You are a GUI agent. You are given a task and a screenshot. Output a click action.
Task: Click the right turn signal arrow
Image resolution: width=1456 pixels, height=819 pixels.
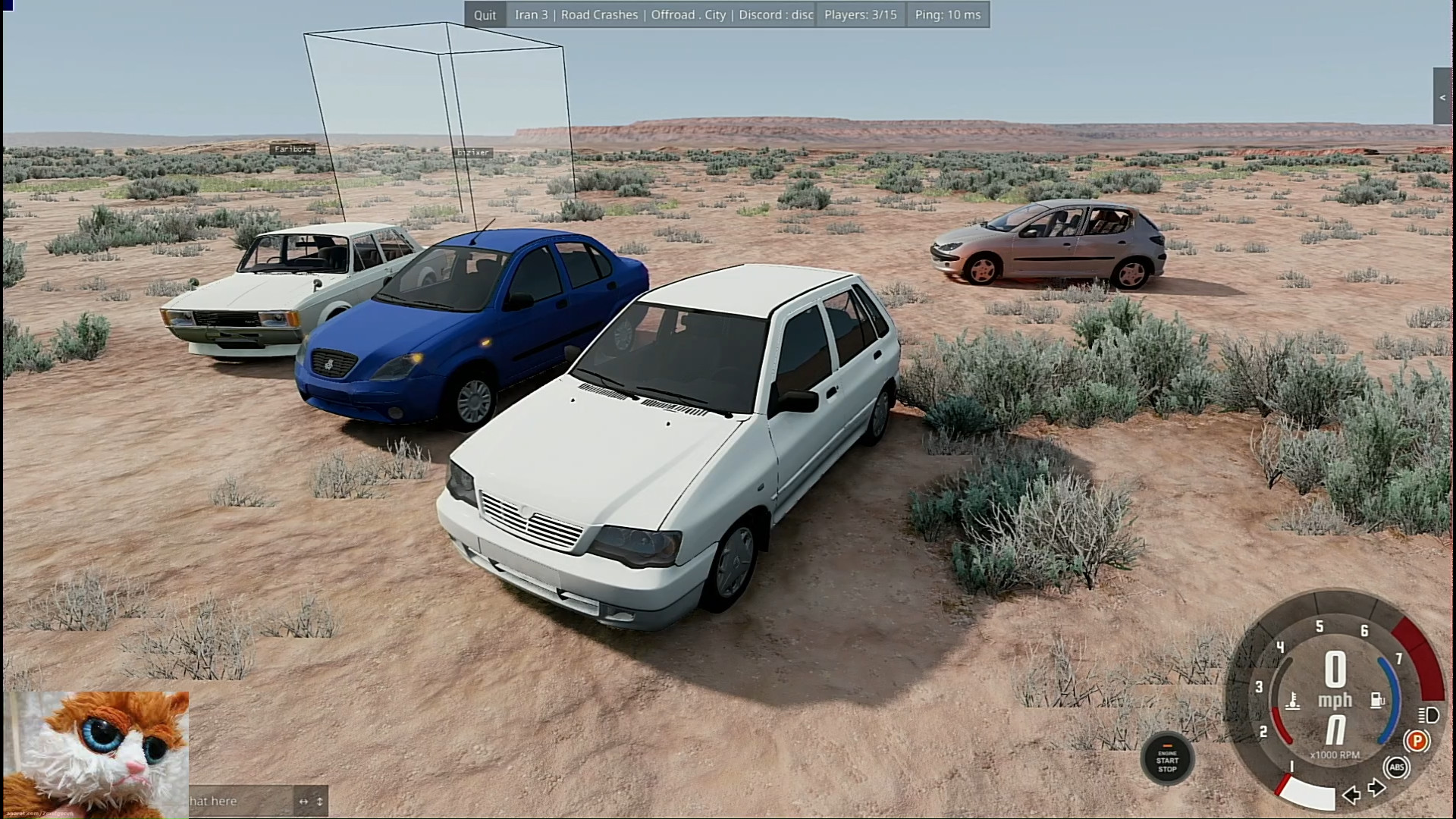(x=1377, y=788)
